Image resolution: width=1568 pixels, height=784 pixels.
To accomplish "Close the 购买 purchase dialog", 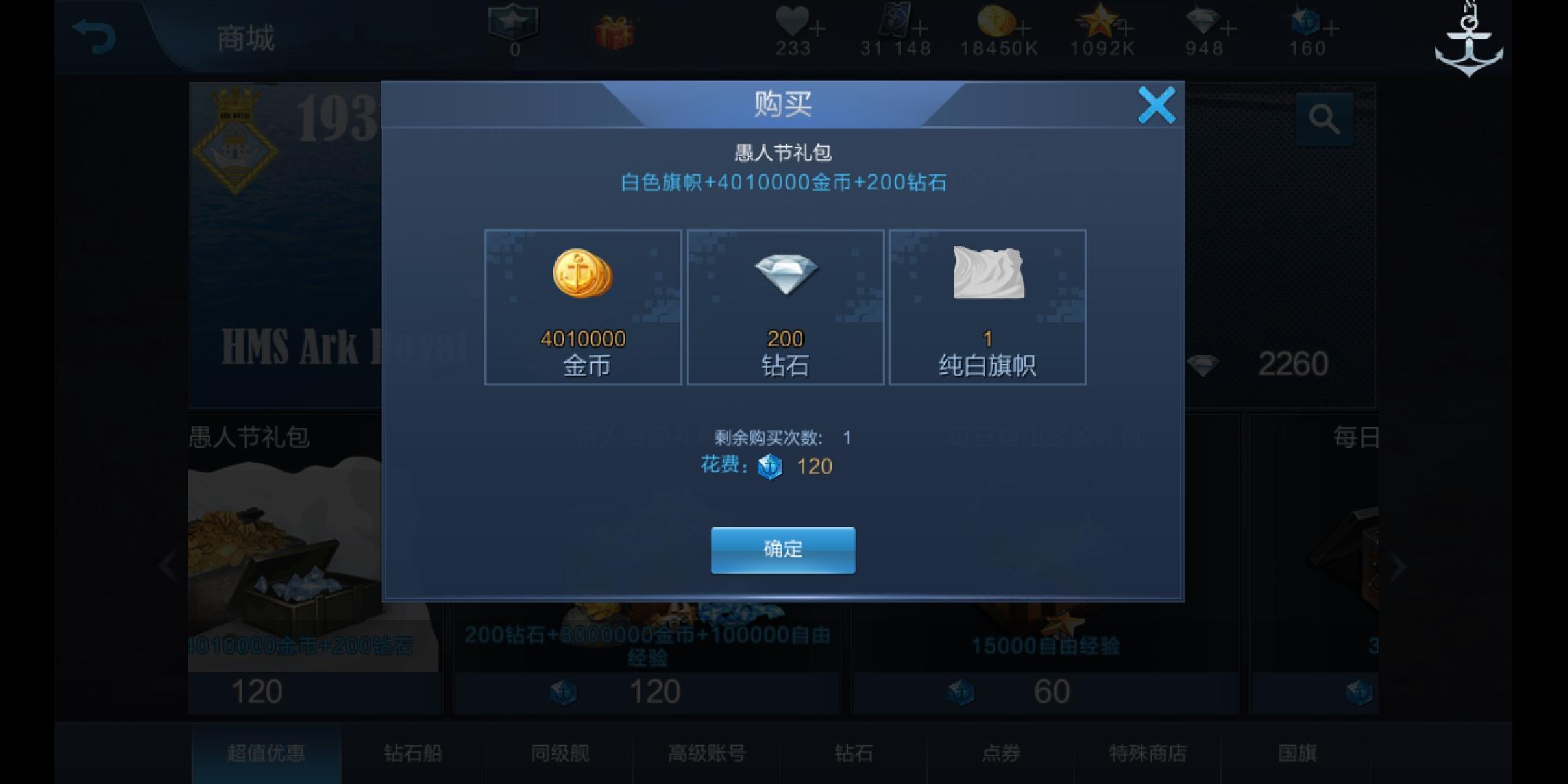I will pyautogui.click(x=1159, y=104).
